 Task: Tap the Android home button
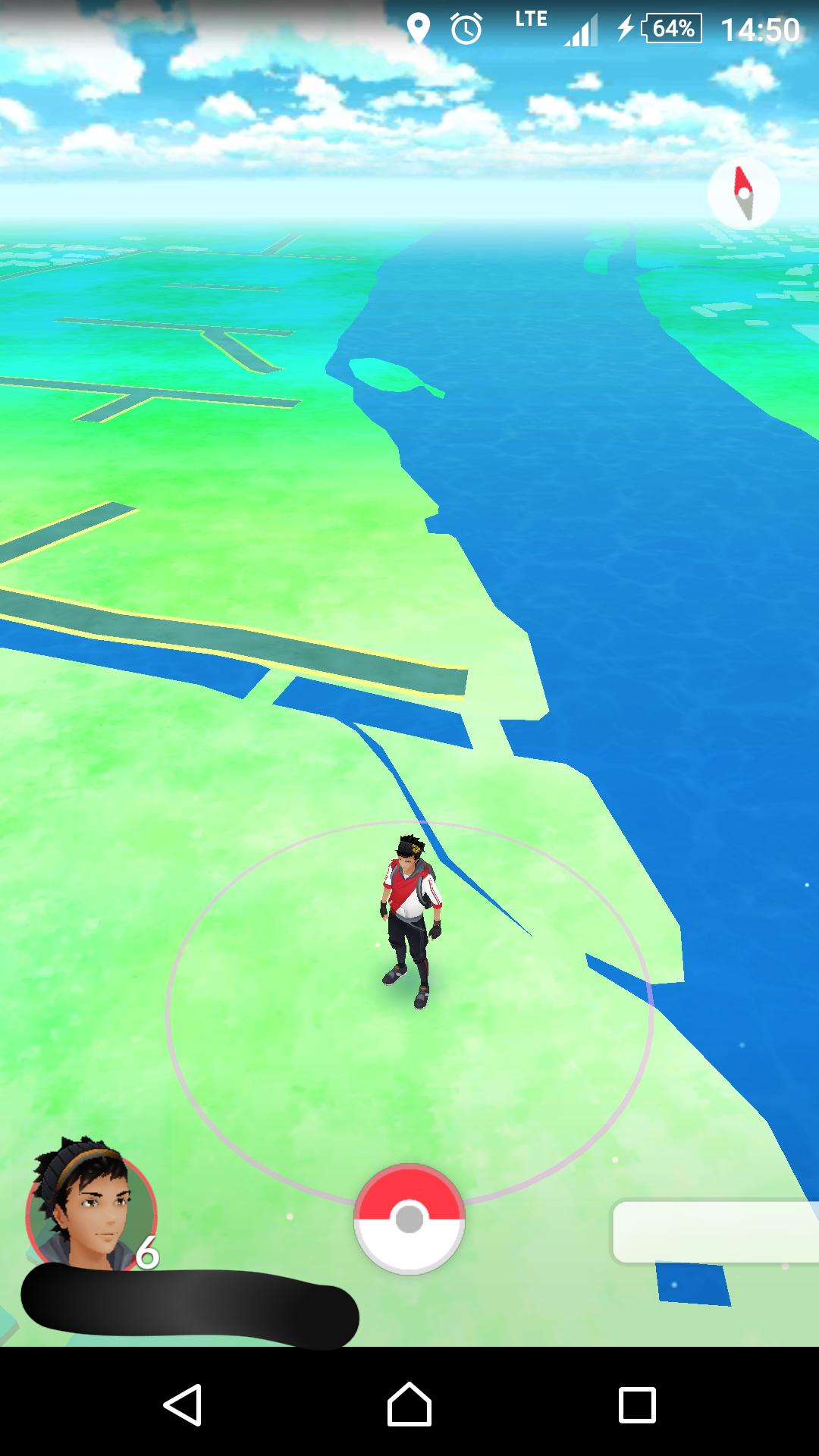409,1404
